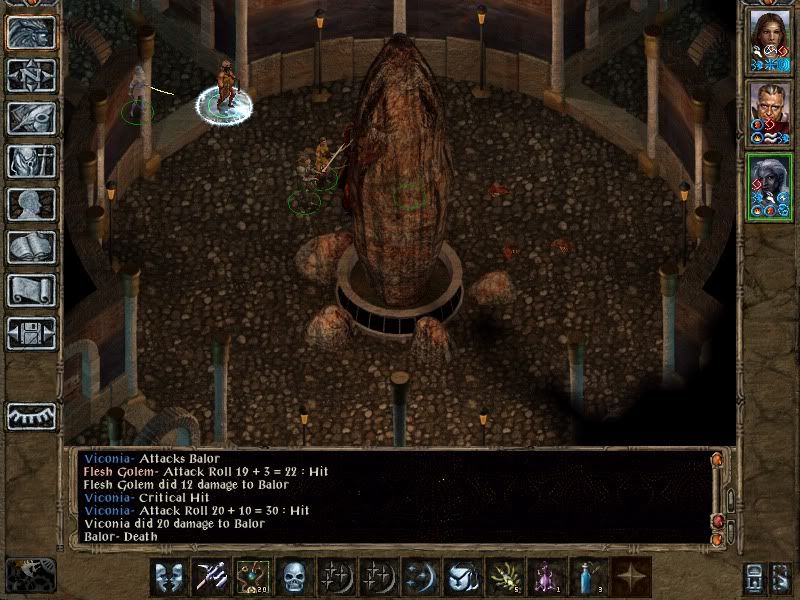The height and width of the screenshot is (600, 800).
Task: Show the character record sheet
Action: (31, 204)
